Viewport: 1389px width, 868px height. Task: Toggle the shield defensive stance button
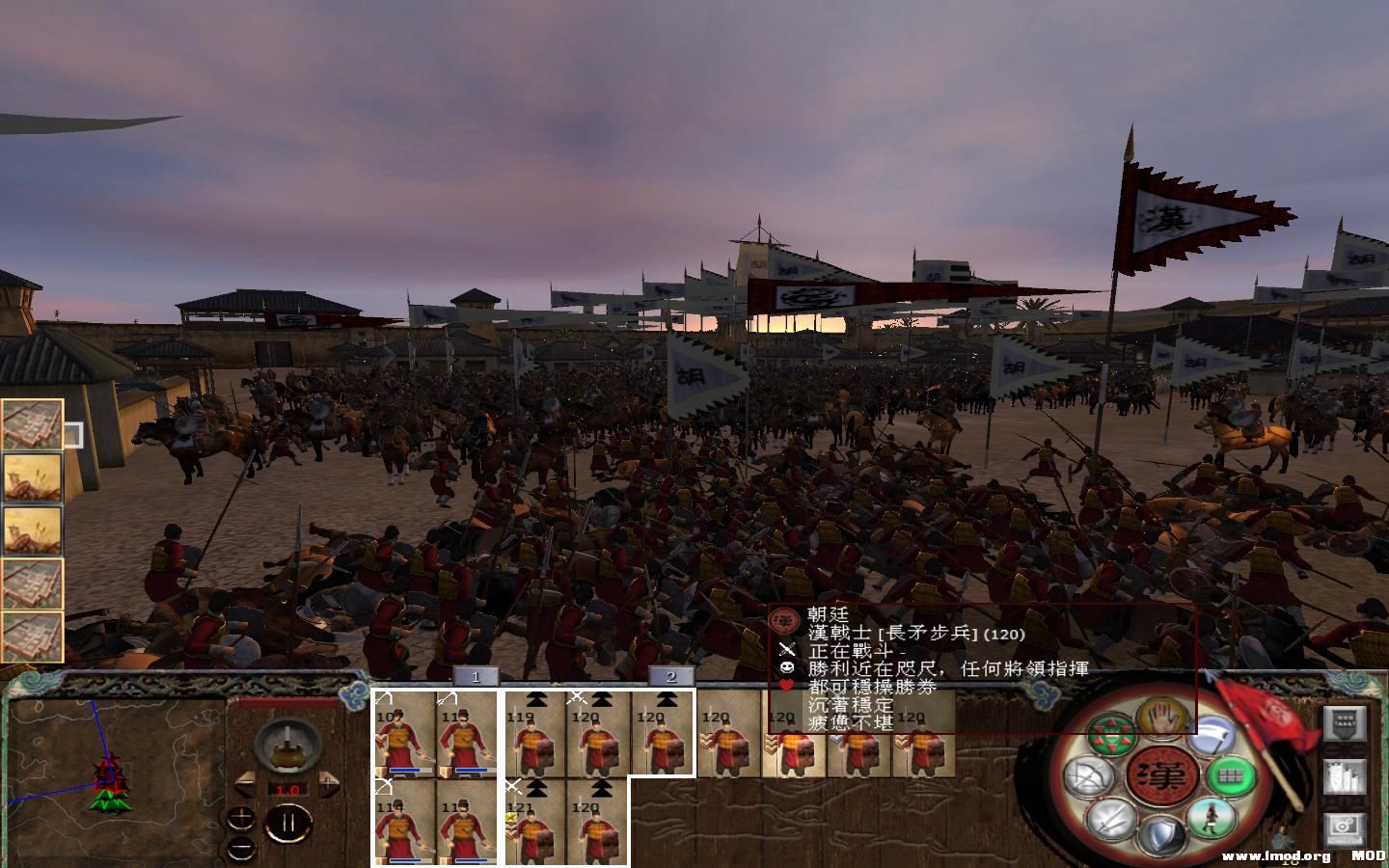pos(1163,834)
